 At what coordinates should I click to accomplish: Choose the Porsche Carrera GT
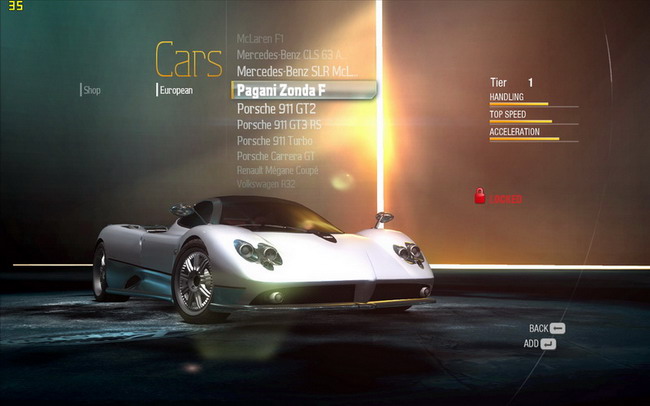pyautogui.click(x=276, y=156)
